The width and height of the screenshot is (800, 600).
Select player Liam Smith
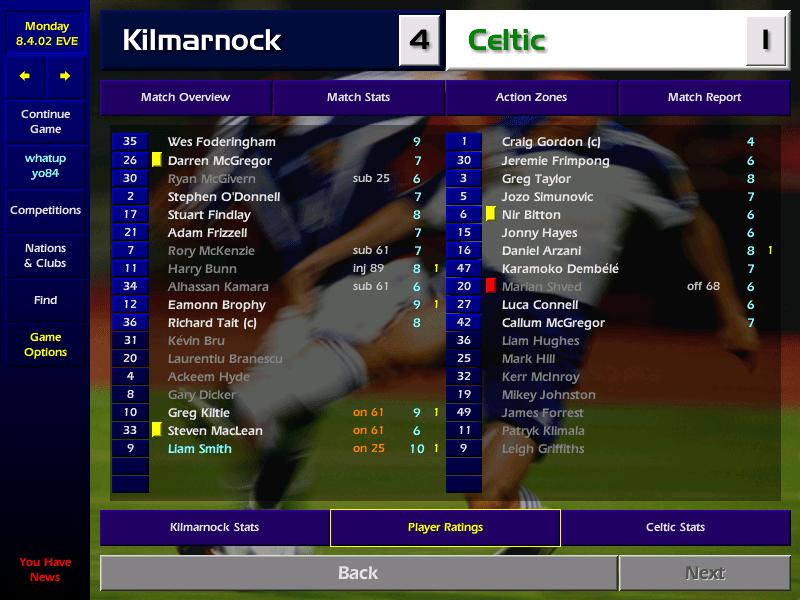pyautogui.click(x=200, y=449)
